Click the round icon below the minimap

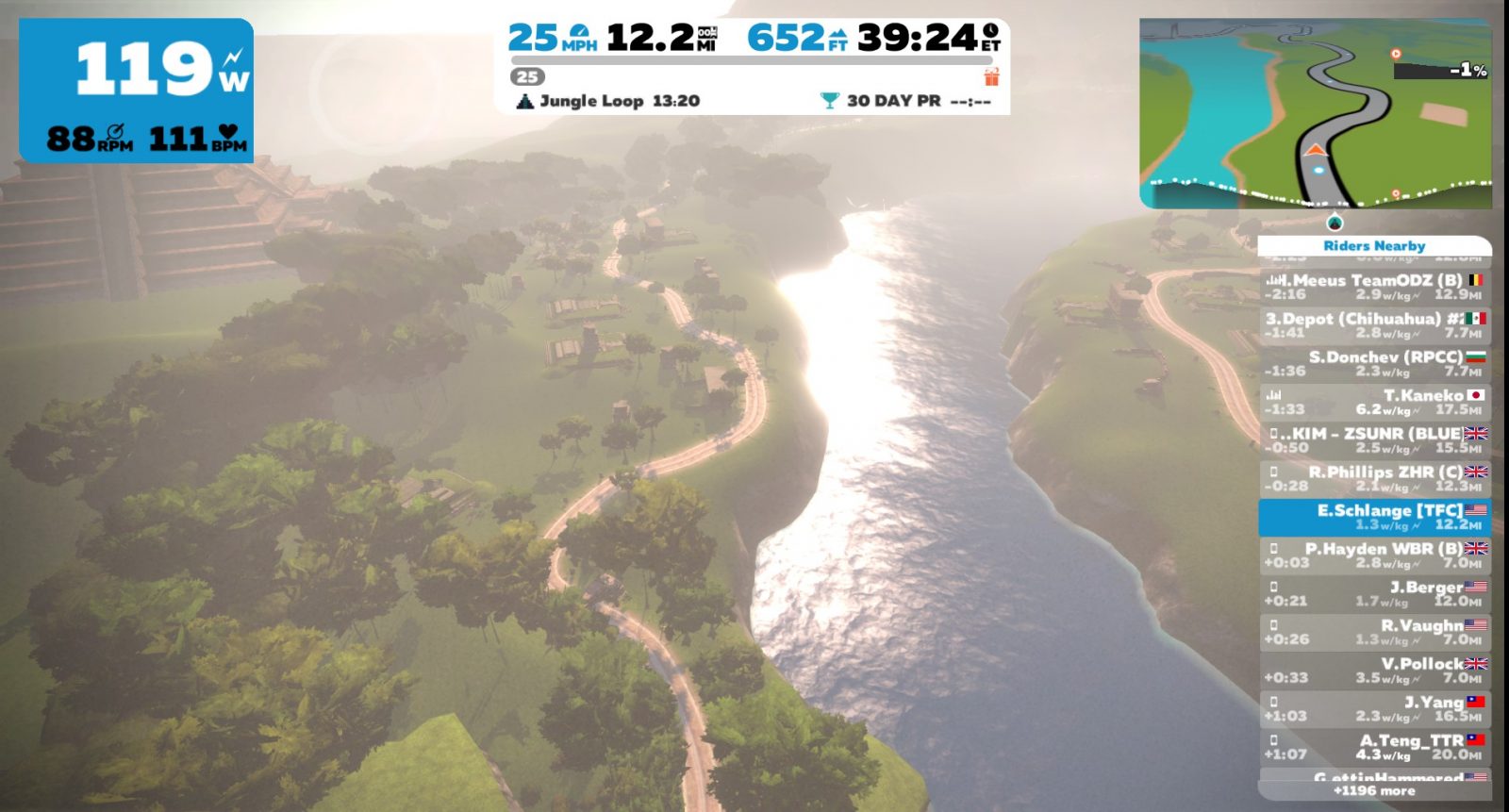click(x=1334, y=224)
